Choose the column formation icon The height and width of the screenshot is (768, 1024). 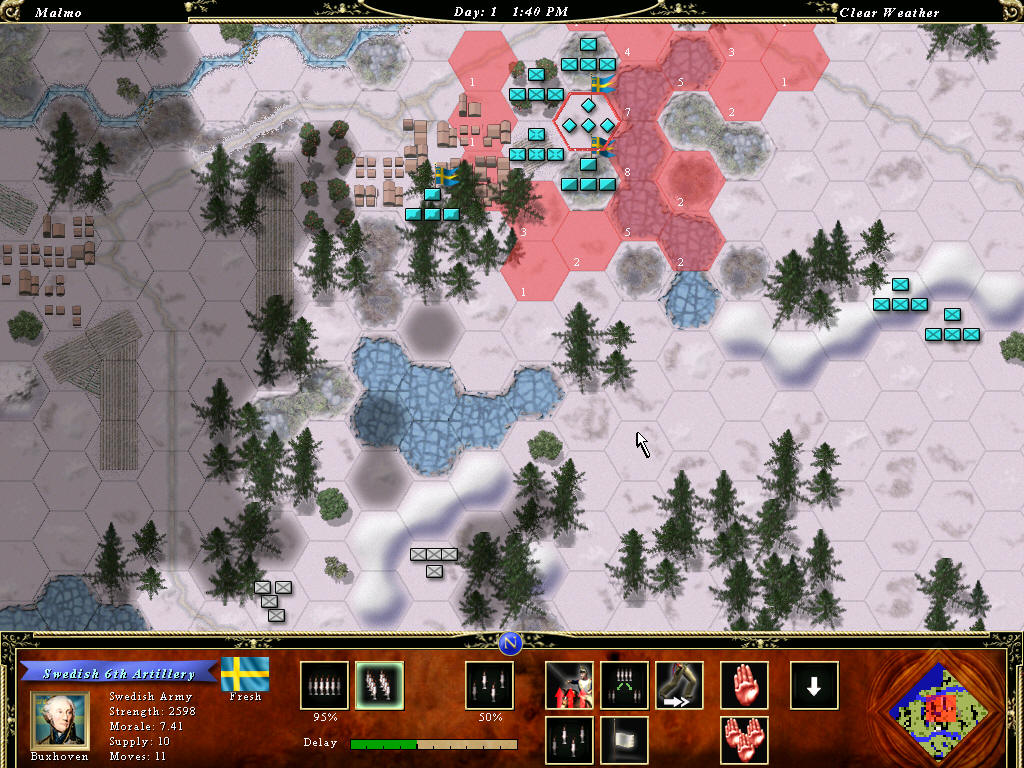[379, 686]
